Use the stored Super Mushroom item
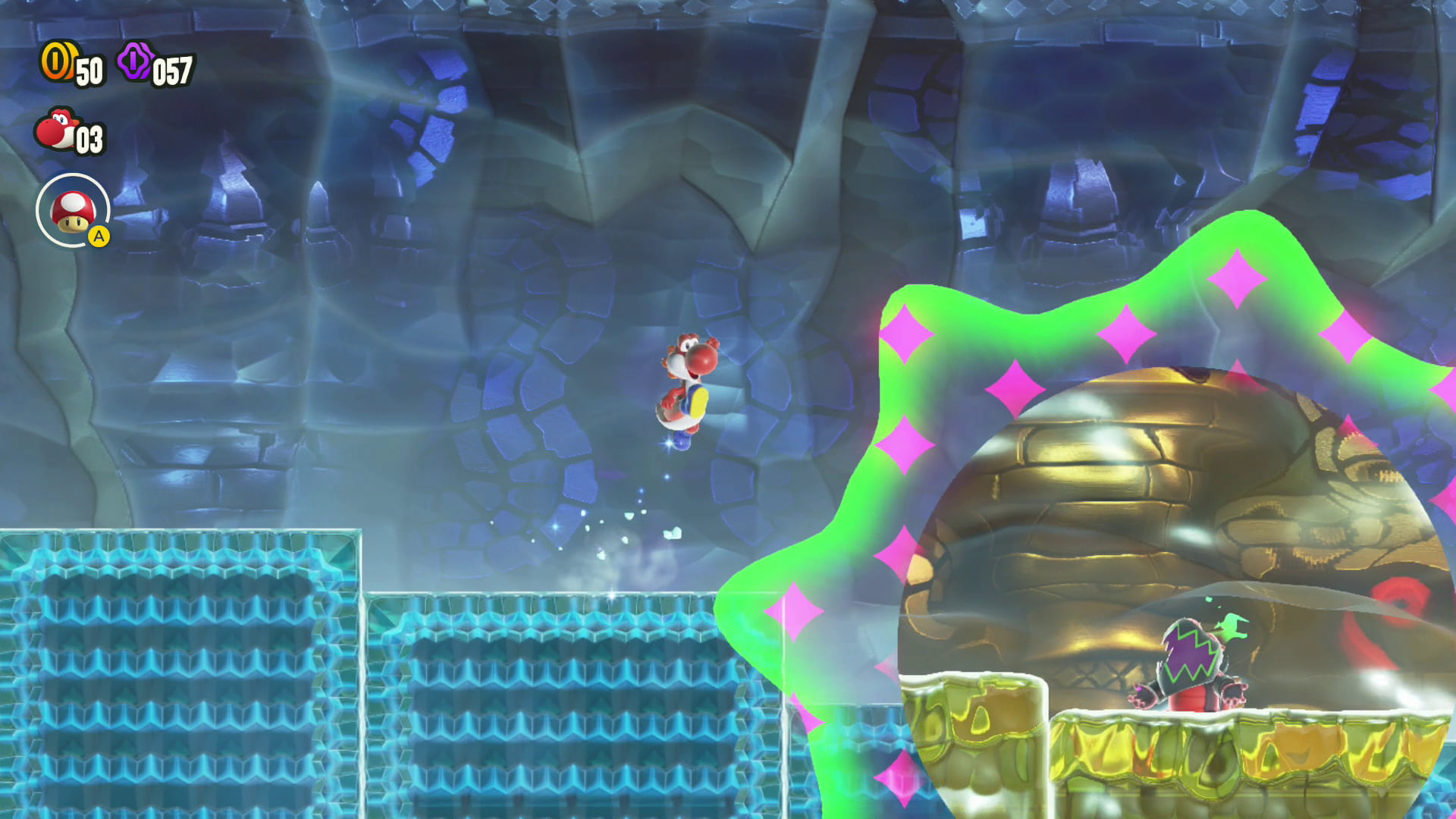1456x819 pixels. [73, 210]
